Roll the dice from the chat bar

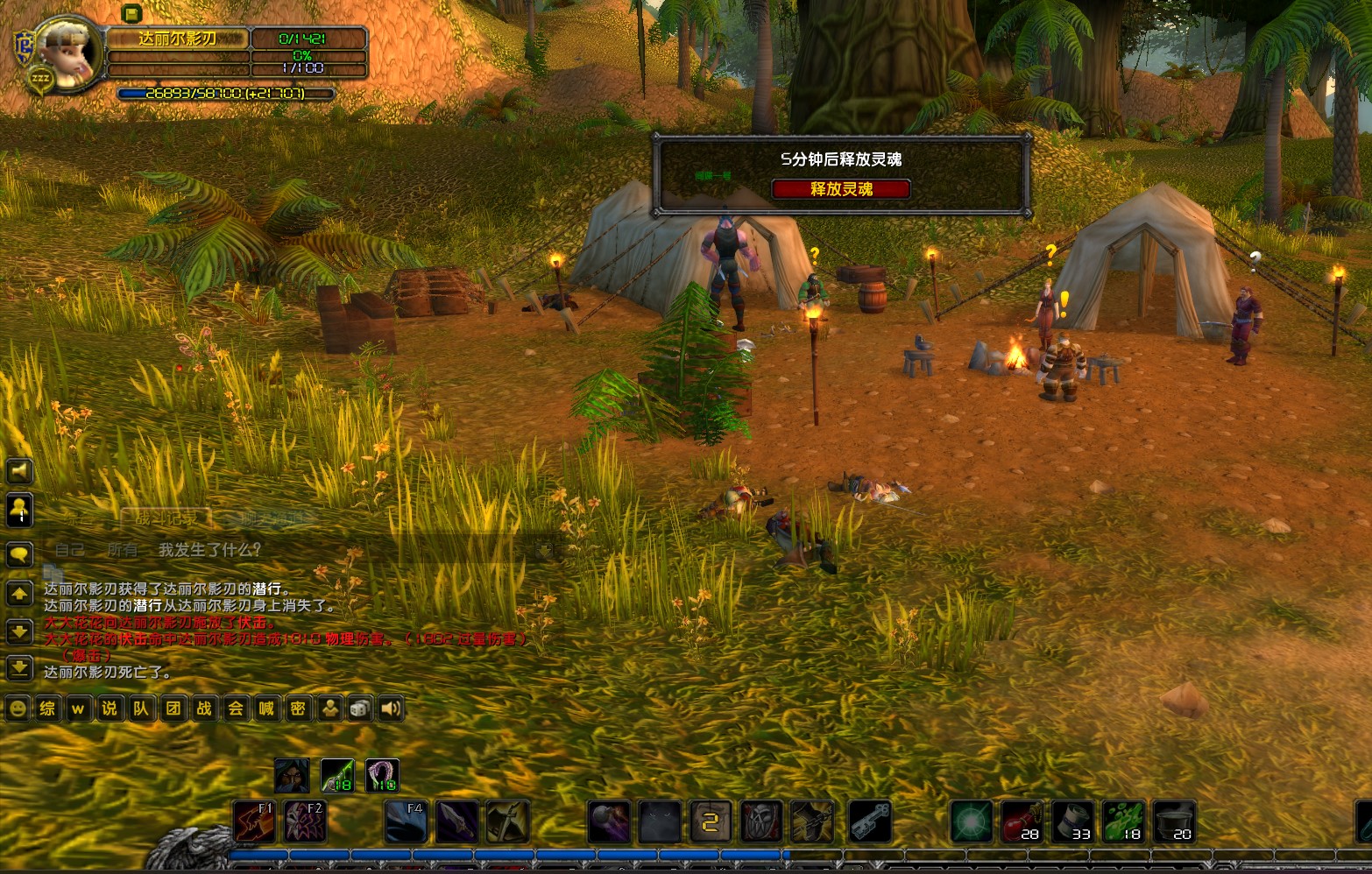(x=359, y=708)
